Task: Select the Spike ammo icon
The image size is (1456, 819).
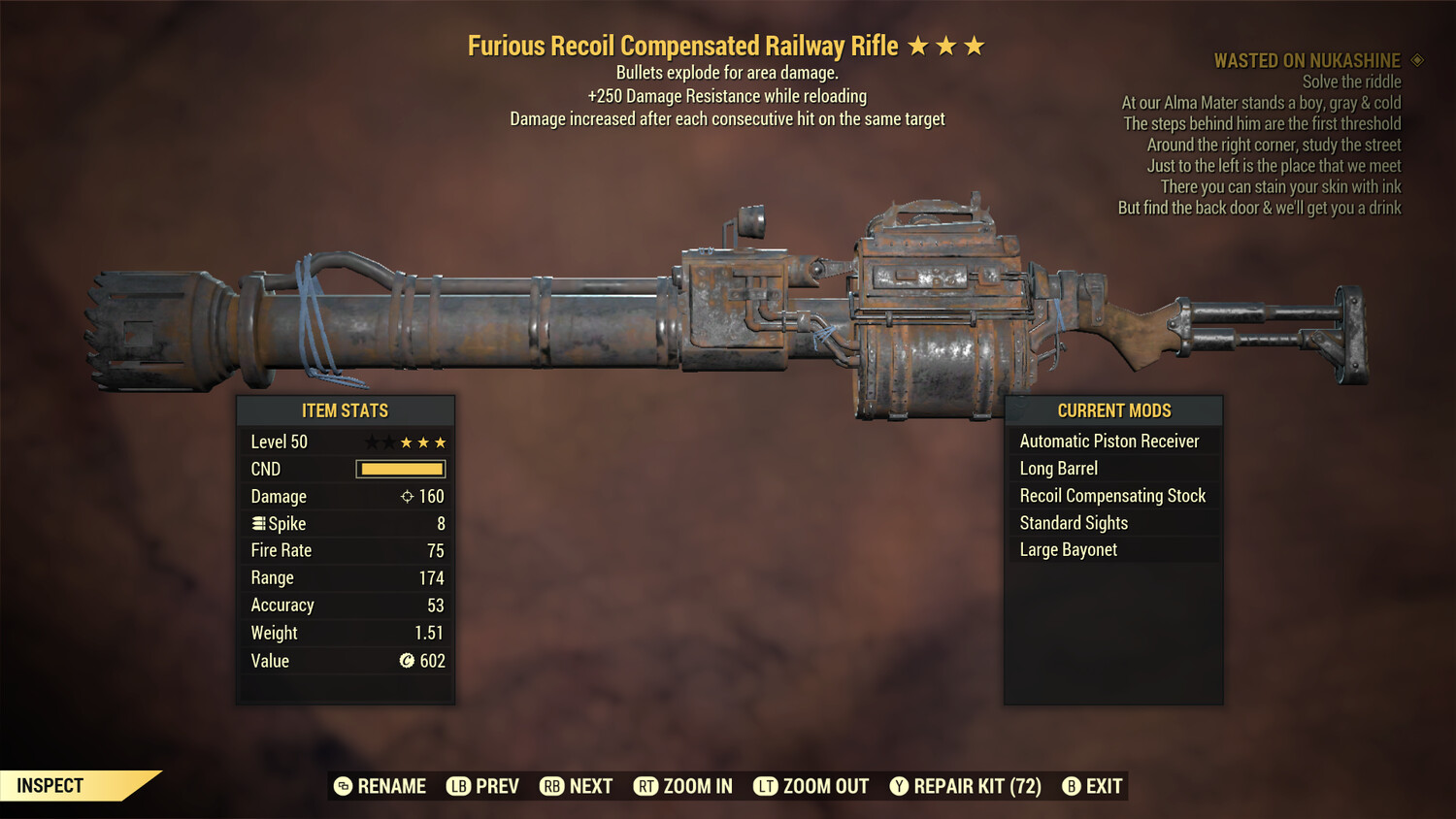Action: (258, 523)
